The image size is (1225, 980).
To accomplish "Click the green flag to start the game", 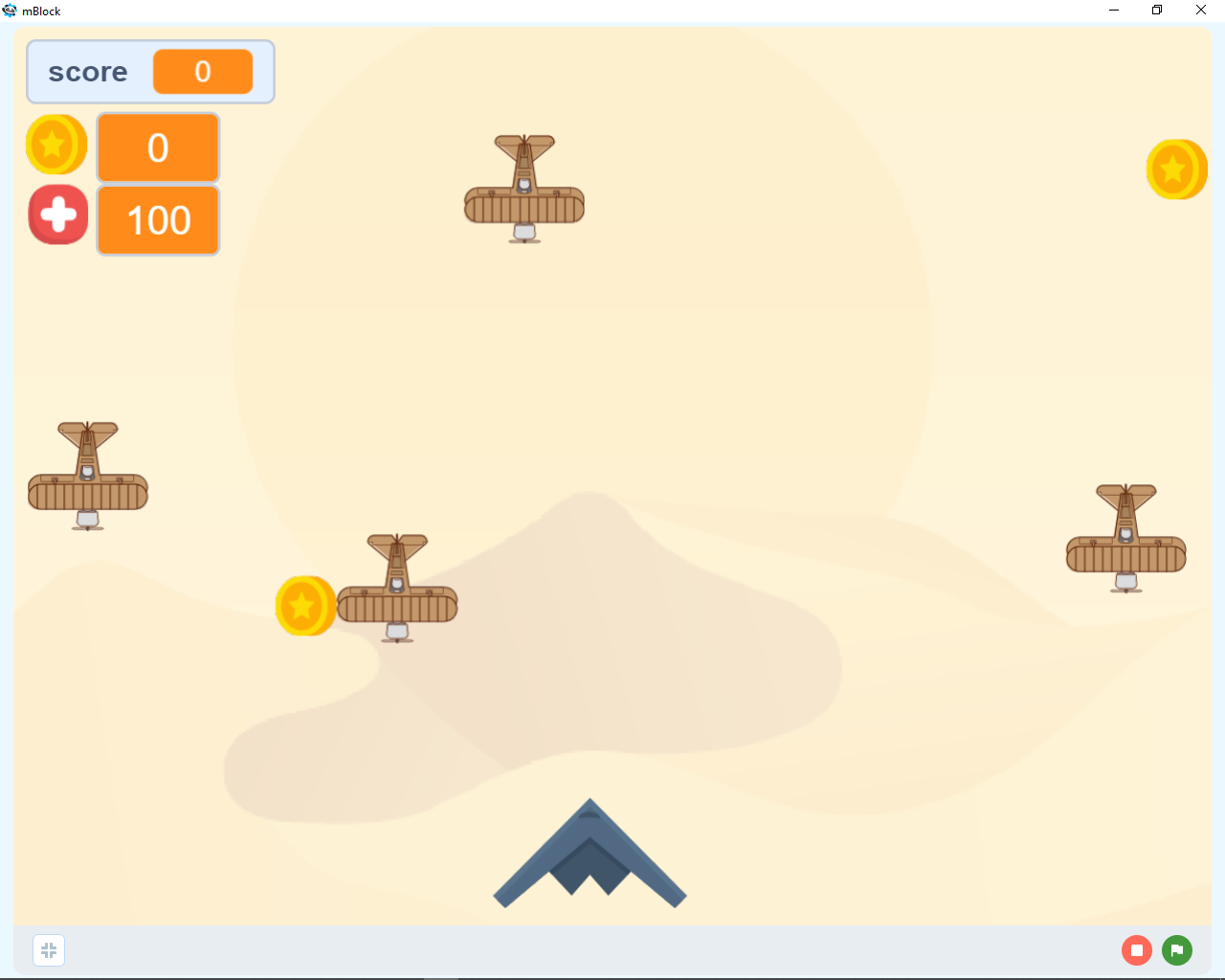I will click(1176, 949).
